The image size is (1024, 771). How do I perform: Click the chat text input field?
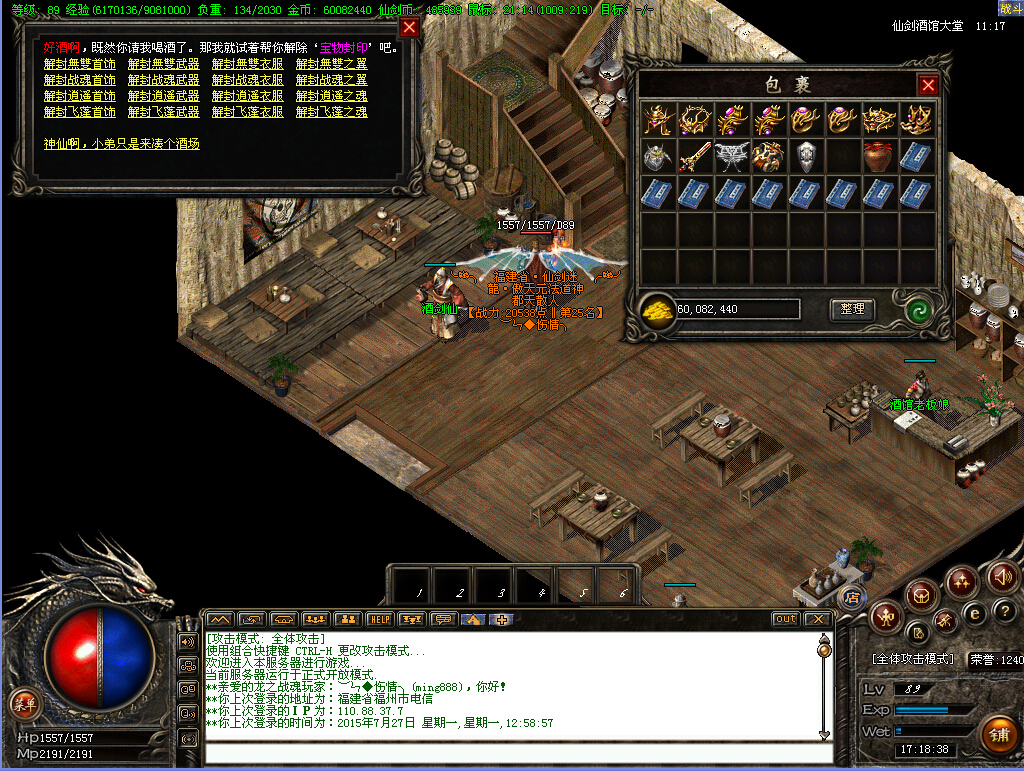coord(510,752)
